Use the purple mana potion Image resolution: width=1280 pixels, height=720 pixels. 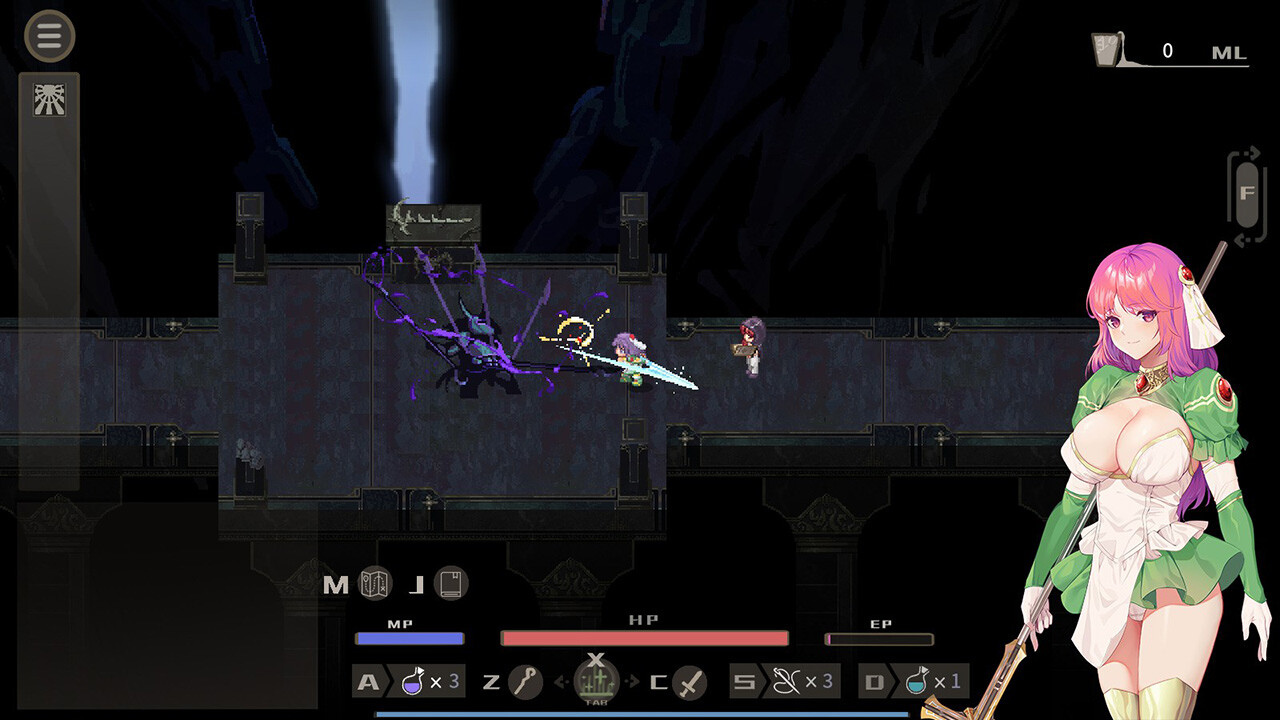point(413,682)
